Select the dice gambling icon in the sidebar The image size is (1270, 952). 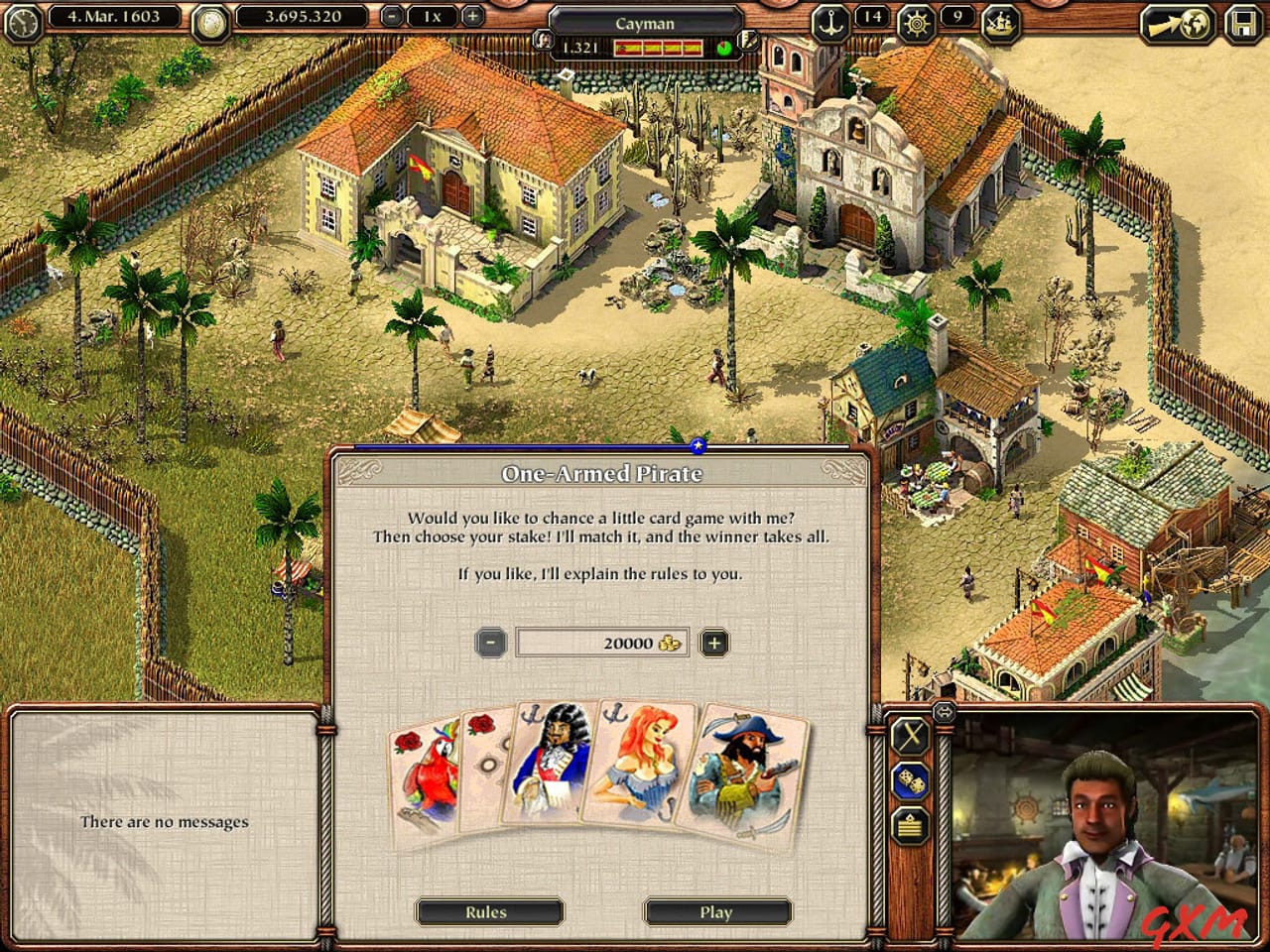tap(910, 780)
